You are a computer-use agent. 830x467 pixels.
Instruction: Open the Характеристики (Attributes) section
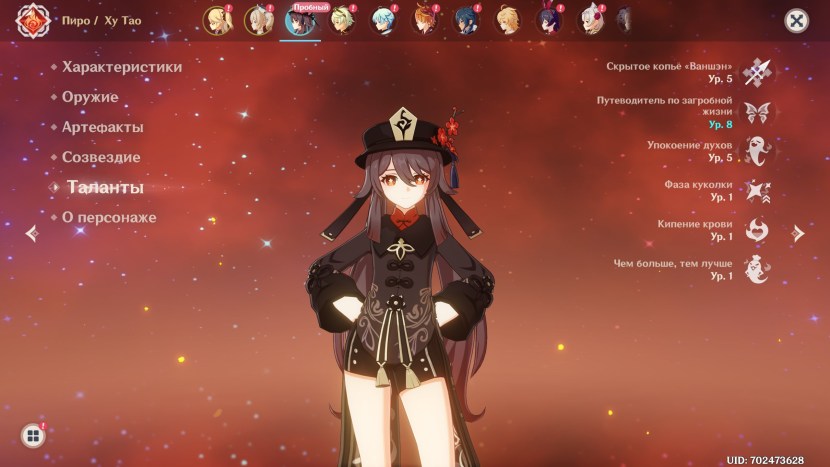coord(122,67)
